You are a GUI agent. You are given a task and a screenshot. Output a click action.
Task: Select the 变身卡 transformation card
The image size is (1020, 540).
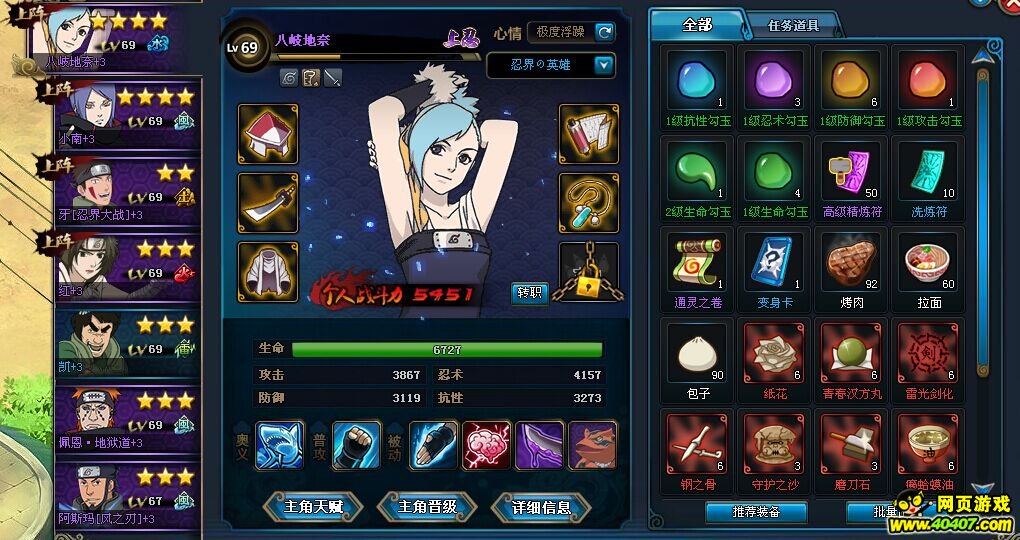pyautogui.click(x=773, y=264)
